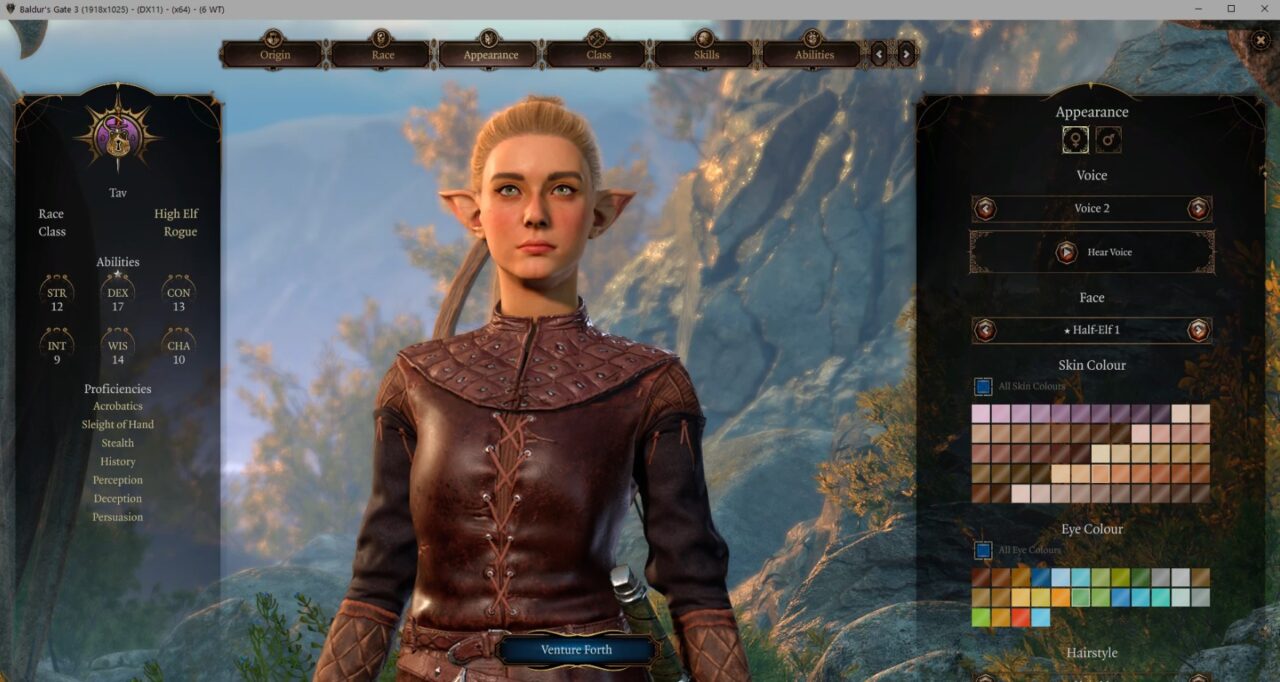Go to the Class tab
Image resolution: width=1280 pixels, height=682 pixels.
[598, 54]
